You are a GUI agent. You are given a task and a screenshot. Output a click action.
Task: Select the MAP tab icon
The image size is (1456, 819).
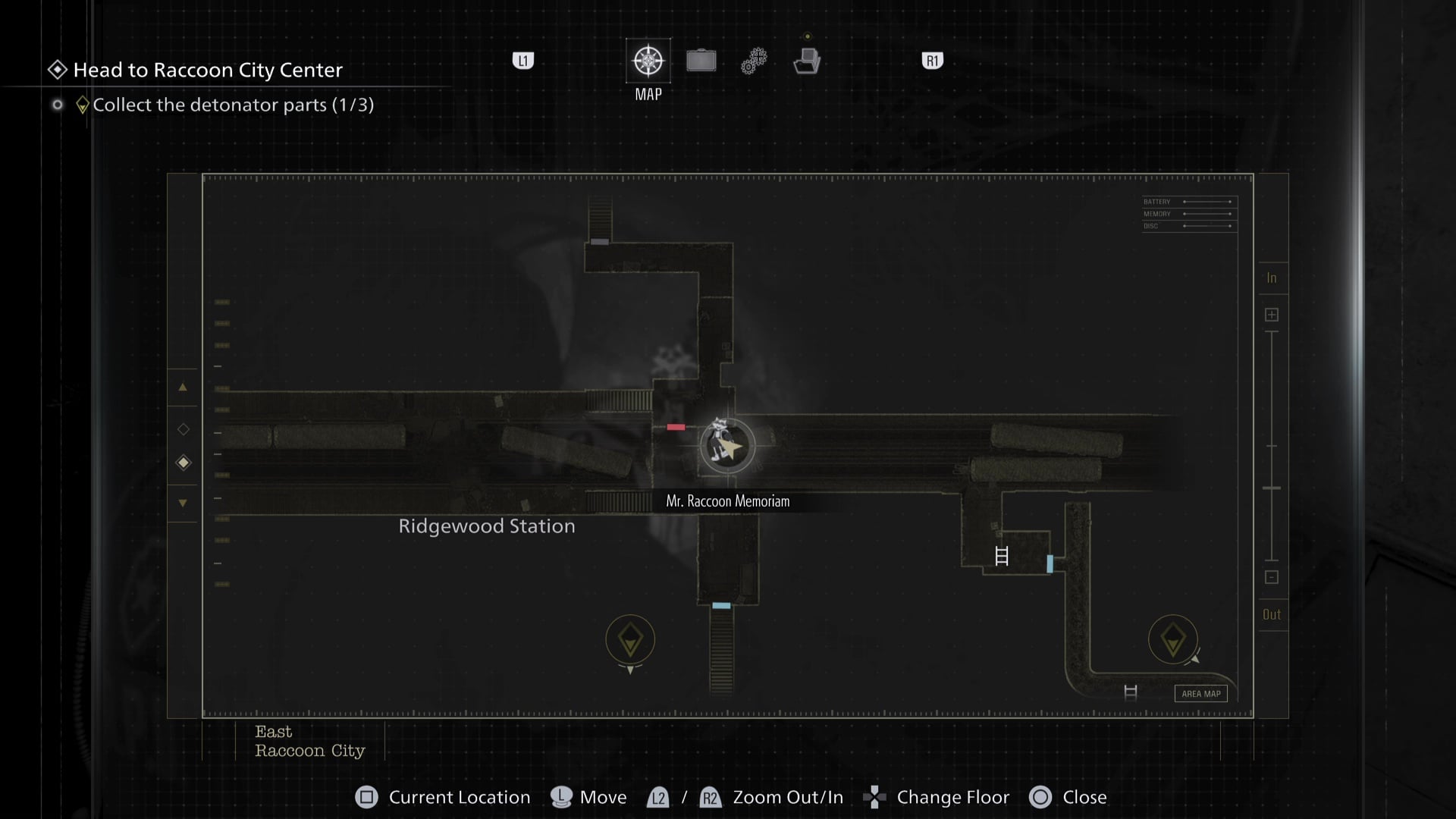pyautogui.click(x=648, y=61)
